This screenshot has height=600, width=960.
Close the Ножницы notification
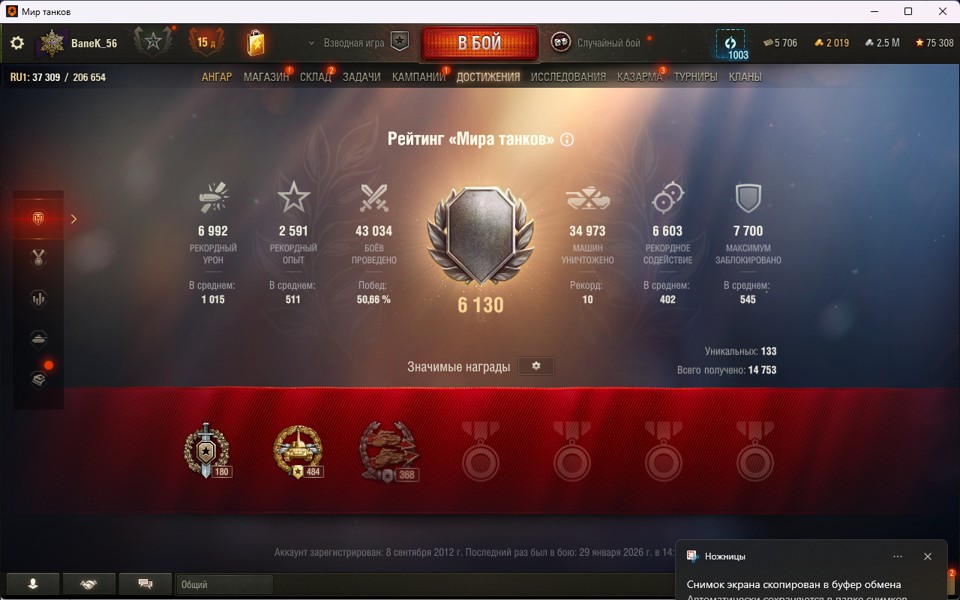pyautogui.click(x=927, y=556)
